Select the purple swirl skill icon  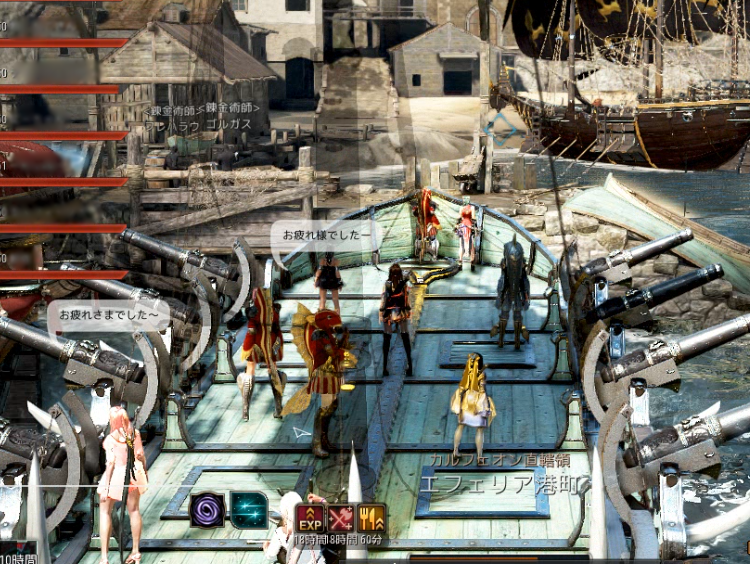coord(208,509)
